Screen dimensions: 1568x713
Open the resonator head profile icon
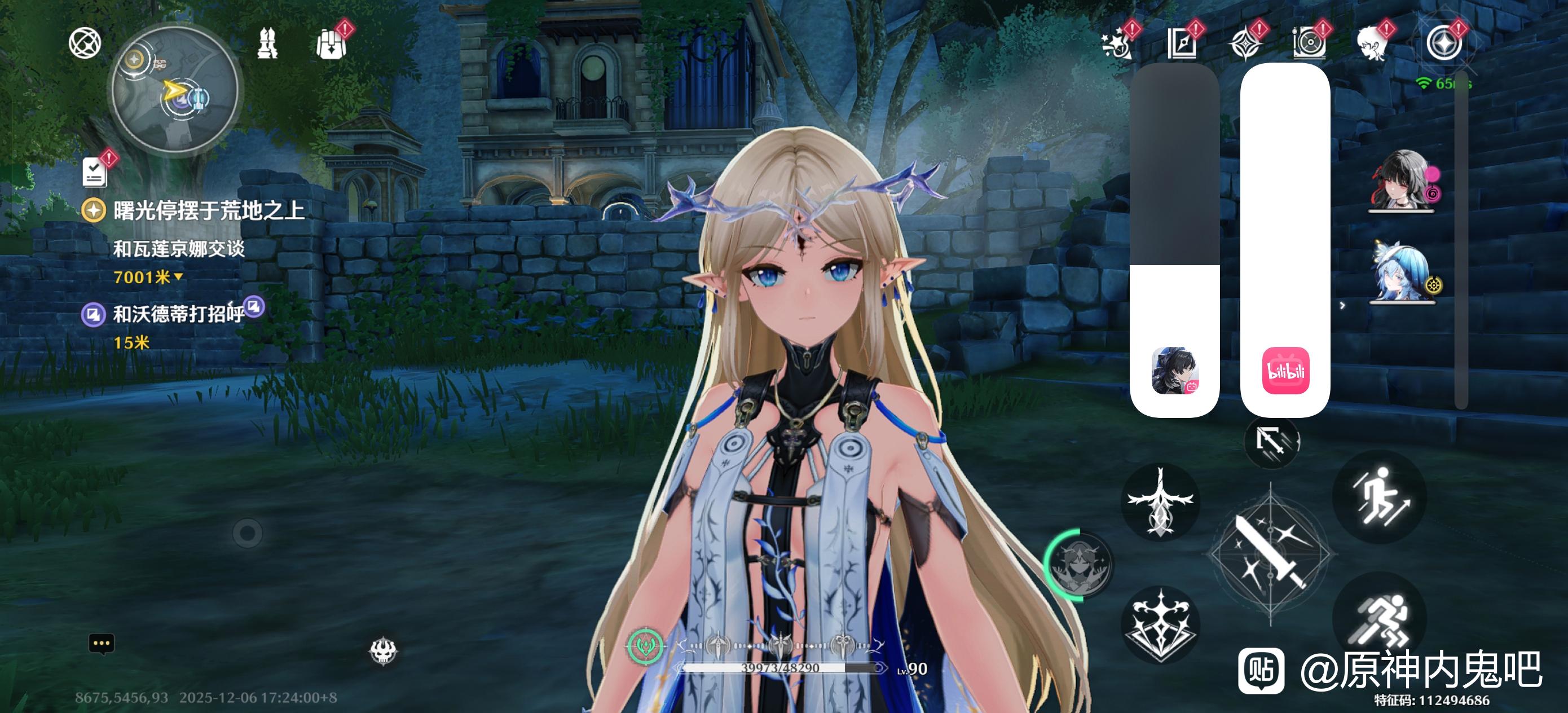click(1372, 44)
